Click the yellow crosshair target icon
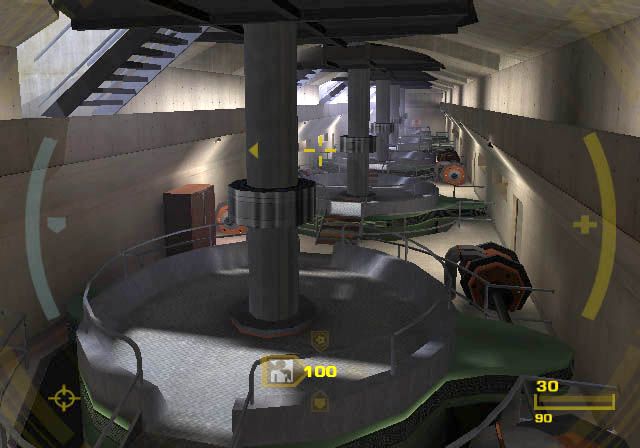 [62, 398]
